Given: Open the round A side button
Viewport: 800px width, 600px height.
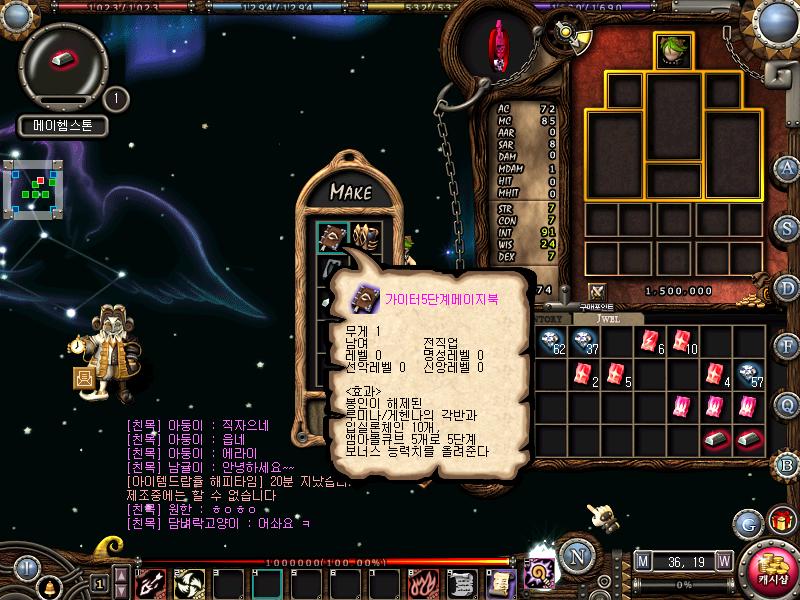Looking at the screenshot, I should click(787, 167).
